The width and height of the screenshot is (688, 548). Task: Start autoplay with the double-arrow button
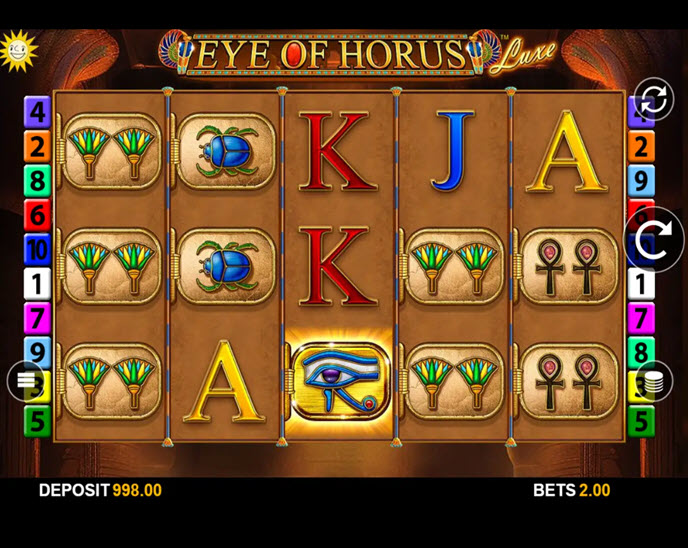click(x=653, y=99)
